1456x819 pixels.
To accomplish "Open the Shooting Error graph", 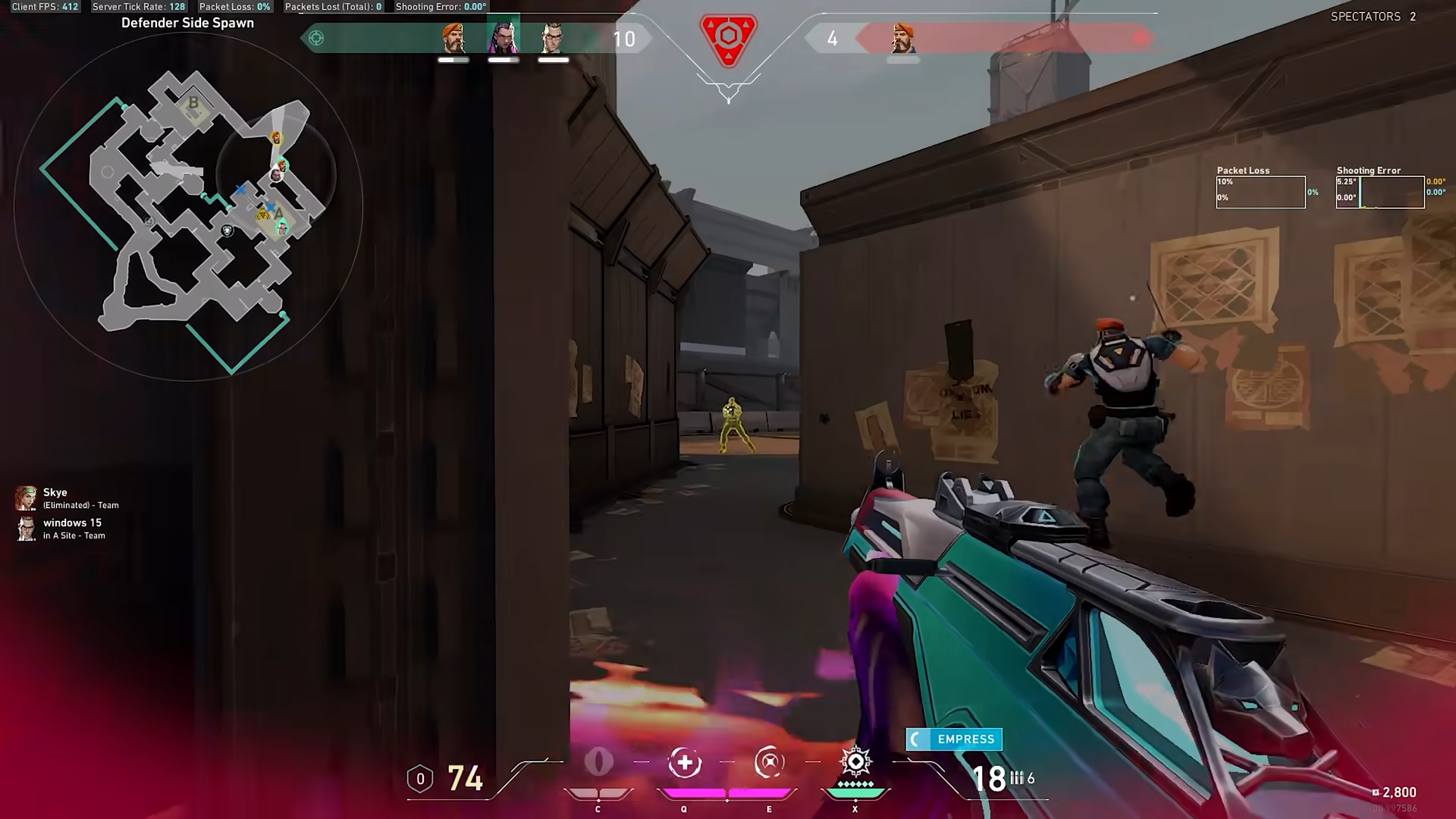I will tap(1380, 192).
